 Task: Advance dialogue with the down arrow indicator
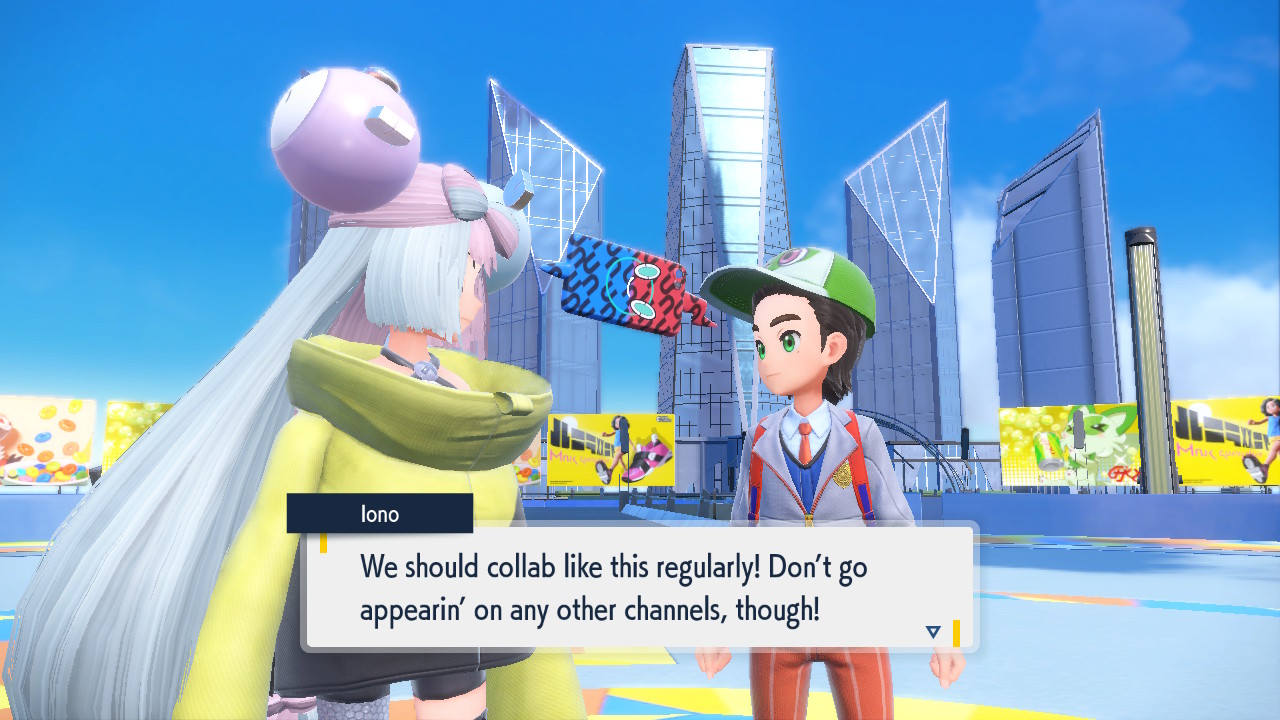[933, 632]
